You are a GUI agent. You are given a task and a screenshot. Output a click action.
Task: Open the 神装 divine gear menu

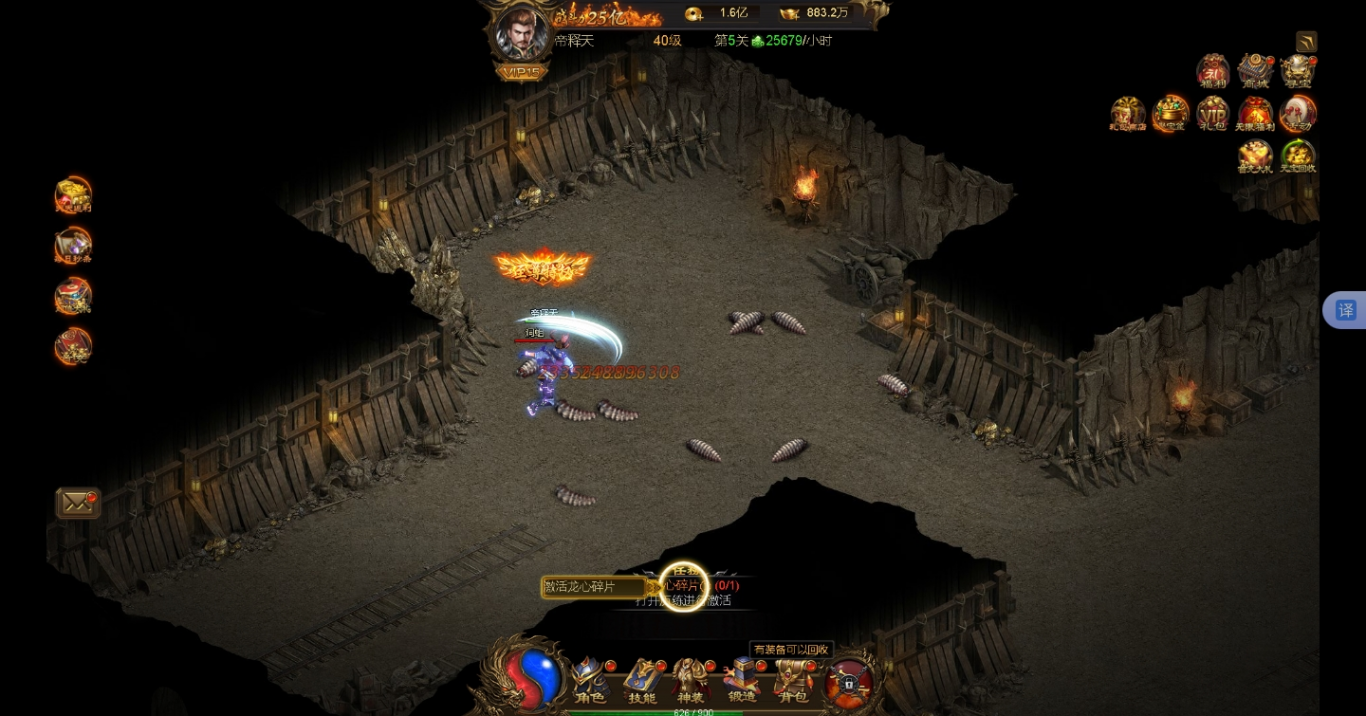coord(690,680)
